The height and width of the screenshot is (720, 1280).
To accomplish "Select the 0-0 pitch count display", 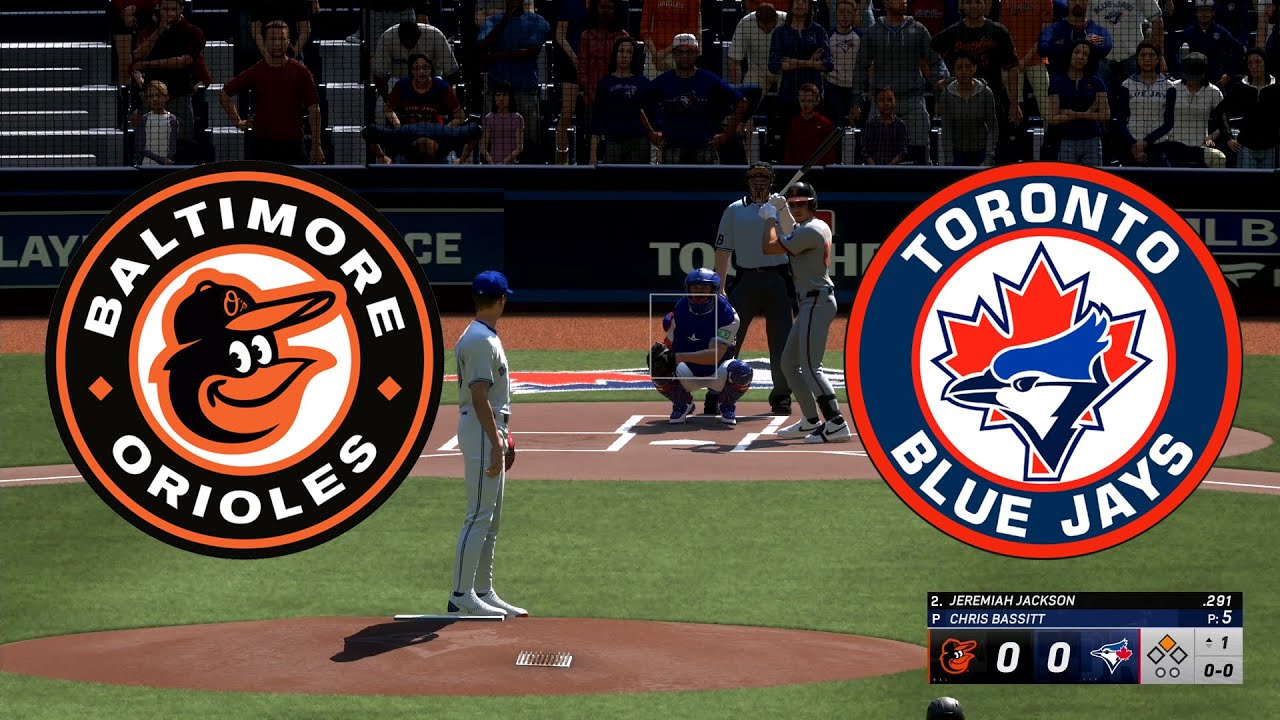I will pyautogui.click(x=1221, y=668).
